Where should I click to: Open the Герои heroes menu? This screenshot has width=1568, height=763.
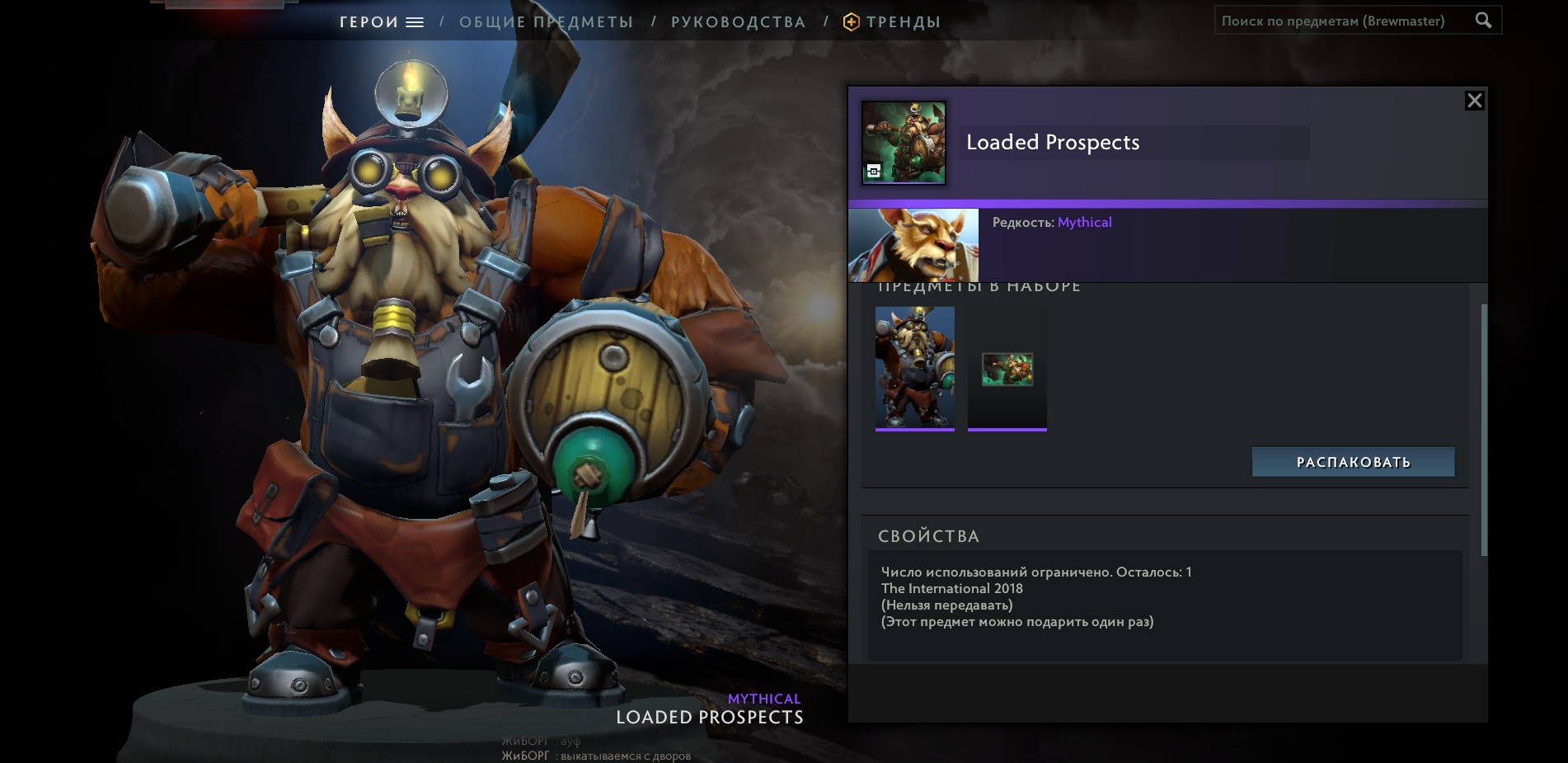click(x=381, y=22)
